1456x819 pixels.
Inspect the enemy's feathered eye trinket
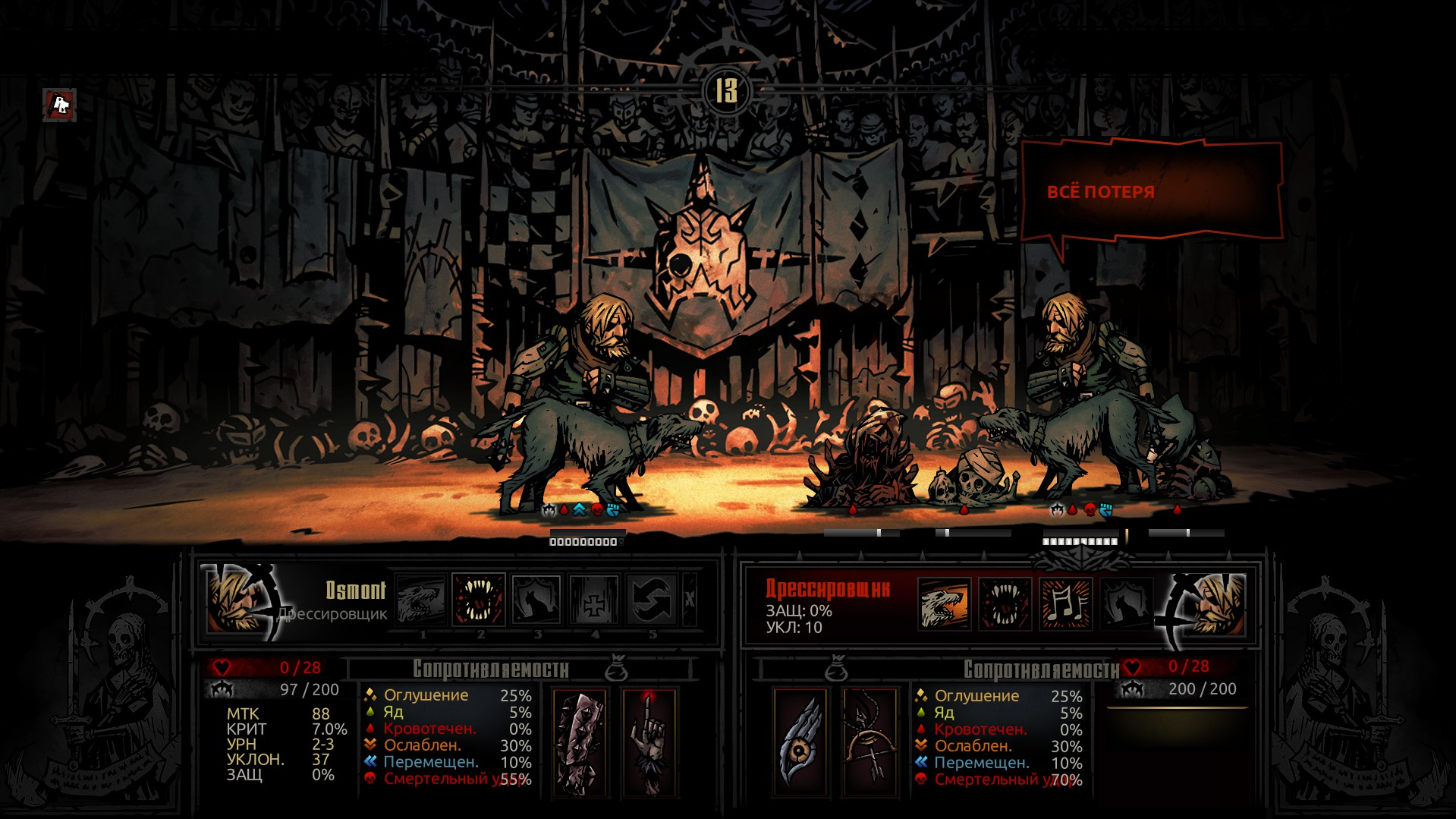coord(801,743)
